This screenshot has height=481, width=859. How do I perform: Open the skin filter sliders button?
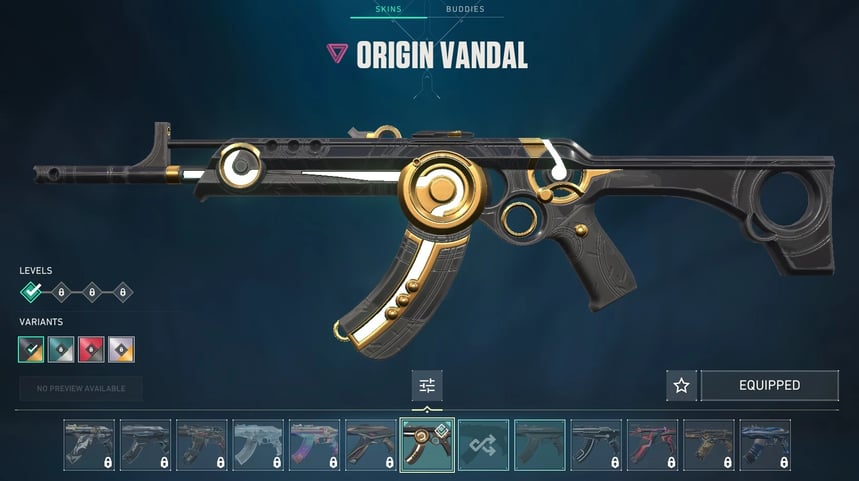pyautogui.click(x=427, y=385)
